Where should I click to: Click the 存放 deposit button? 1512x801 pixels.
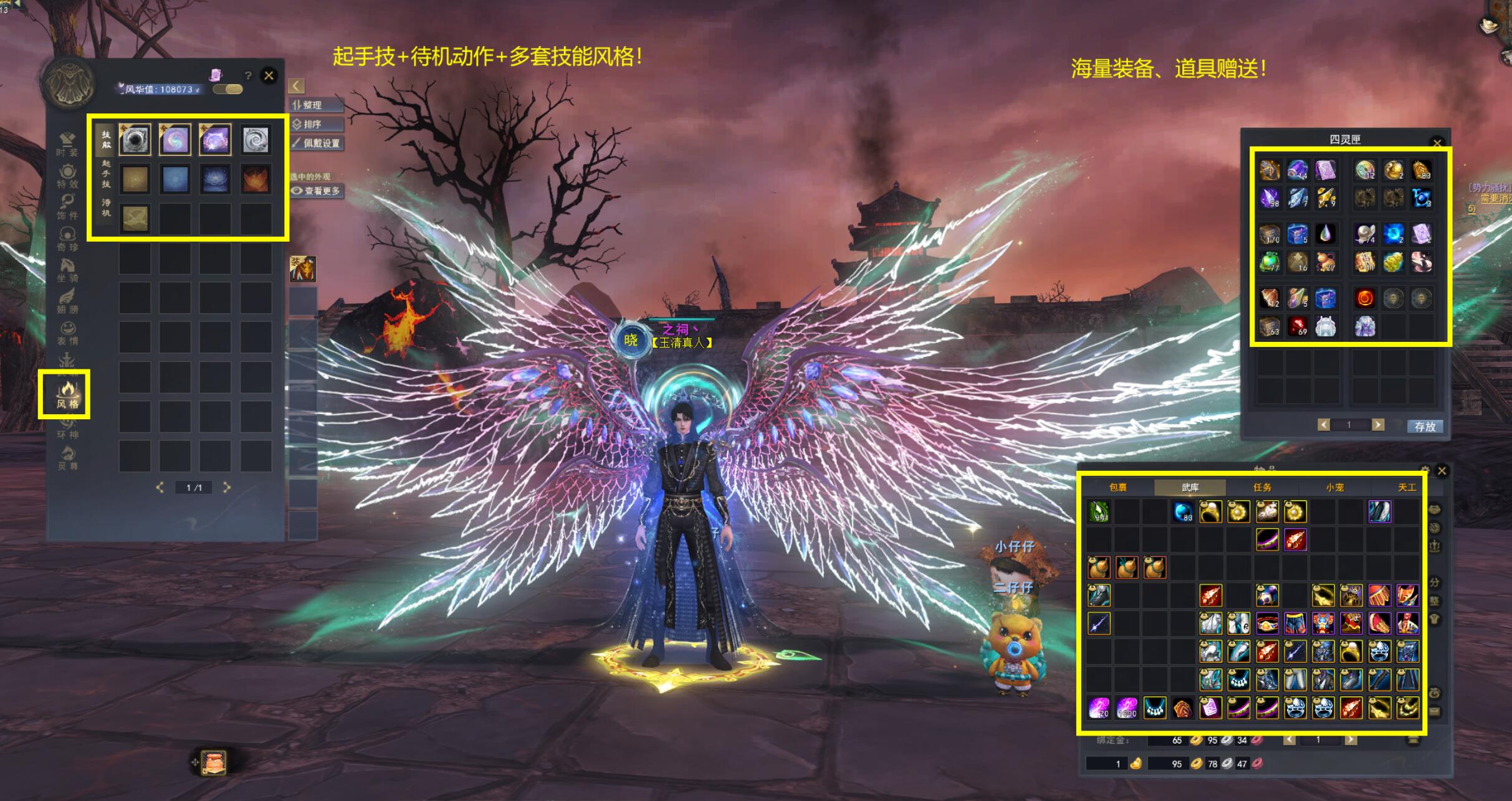(x=1424, y=426)
